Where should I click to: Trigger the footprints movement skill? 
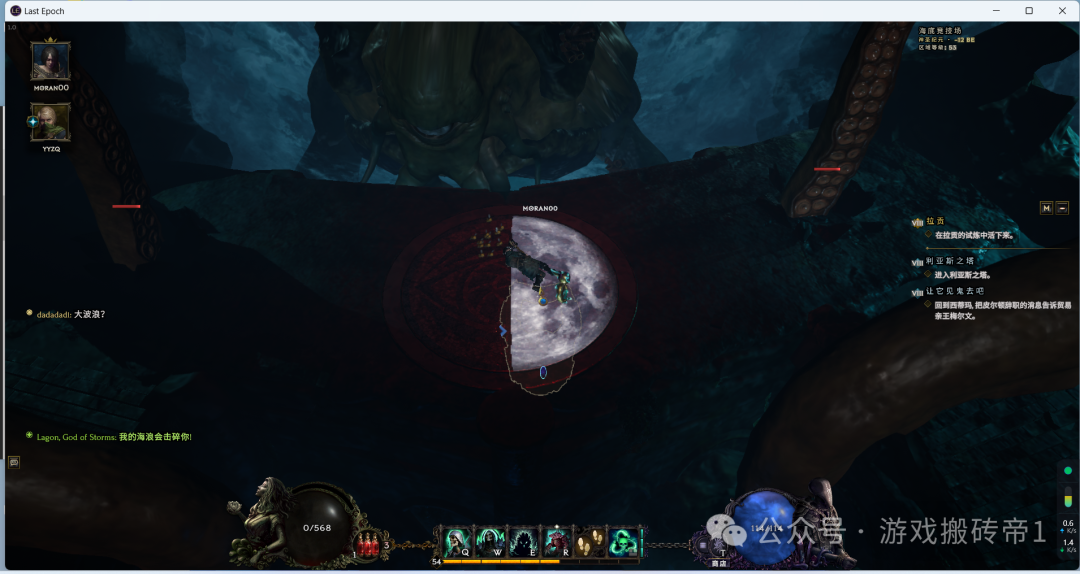point(590,543)
